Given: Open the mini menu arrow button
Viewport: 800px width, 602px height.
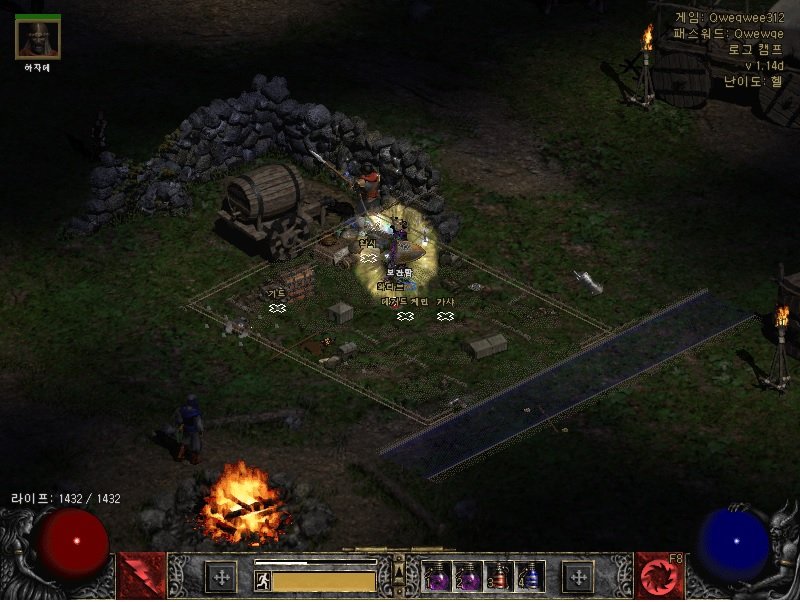Looking at the screenshot, I should click(399, 575).
